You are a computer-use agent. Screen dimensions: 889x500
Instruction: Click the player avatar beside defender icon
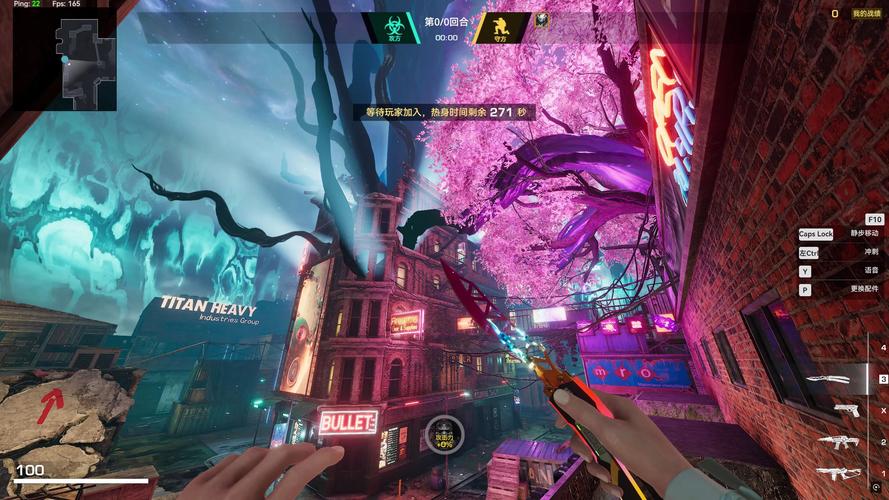tap(541, 20)
